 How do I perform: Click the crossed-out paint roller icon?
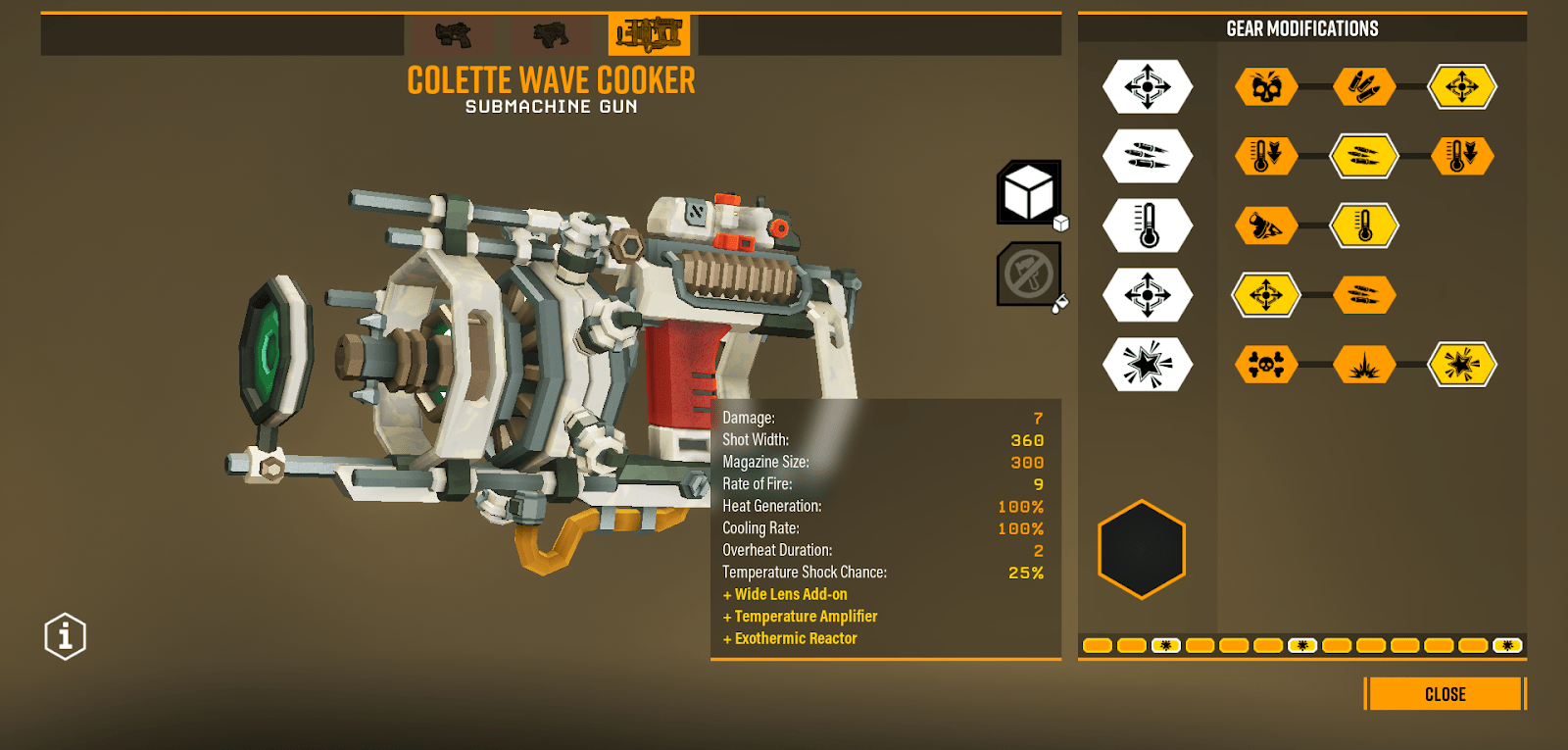1028,275
